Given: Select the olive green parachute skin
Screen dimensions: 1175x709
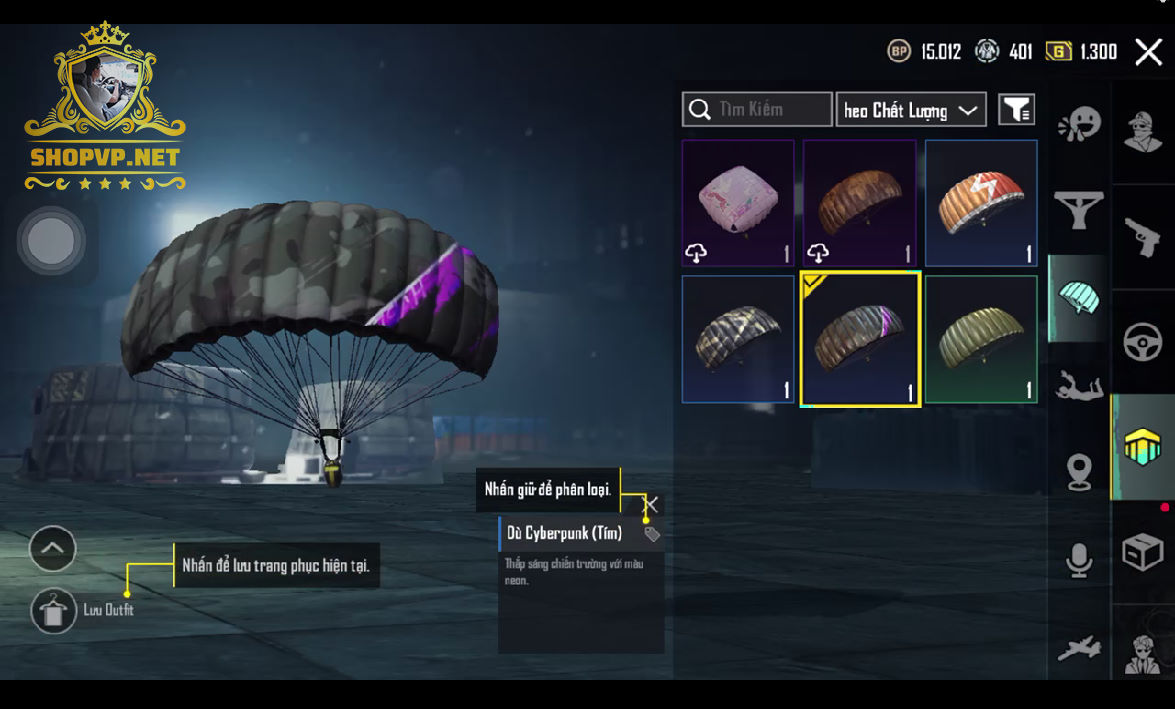Looking at the screenshot, I should pyautogui.click(x=981, y=339).
